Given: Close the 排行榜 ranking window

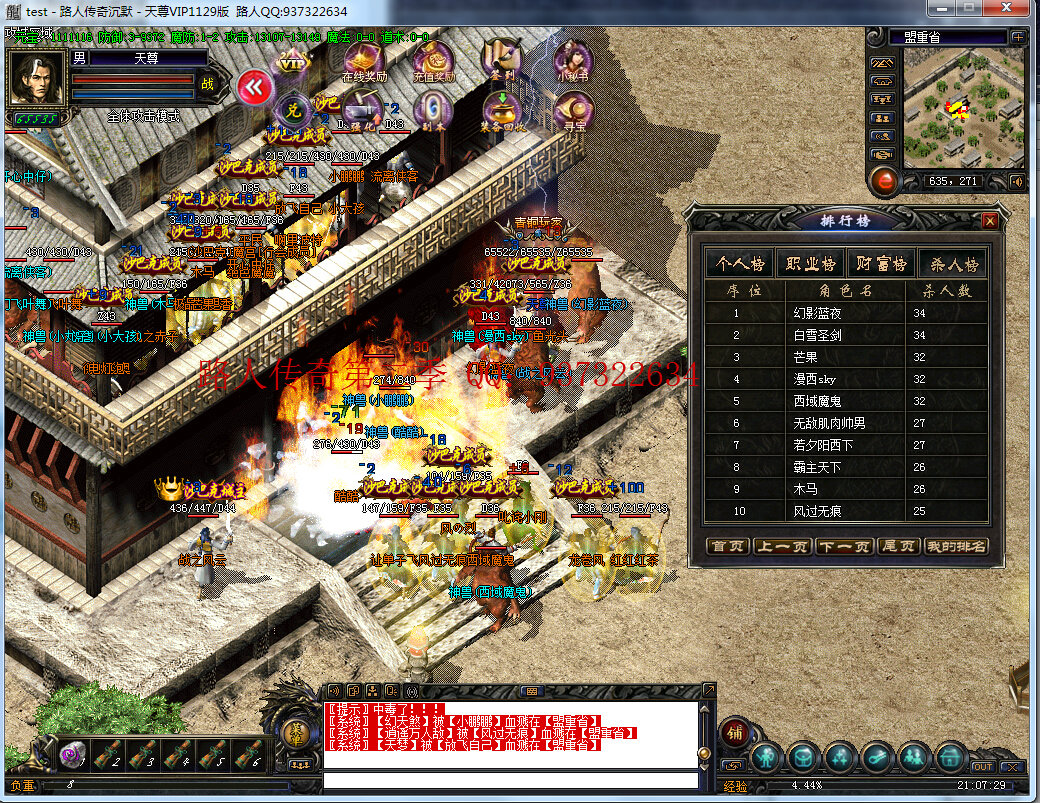Looking at the screenshot, I should (x=990, y=221).
